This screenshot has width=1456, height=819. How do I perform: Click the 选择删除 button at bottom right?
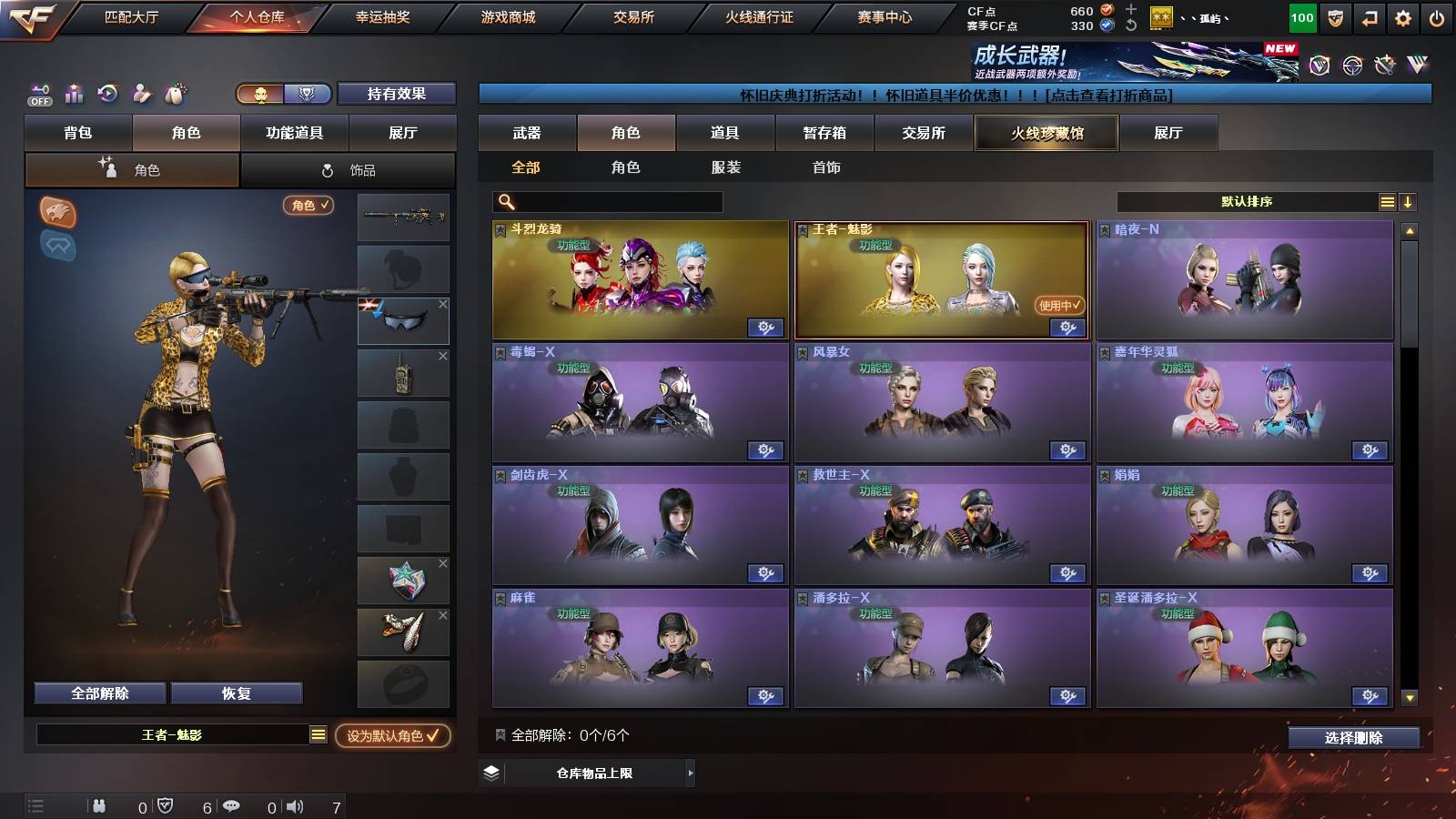coord(1355,738)
